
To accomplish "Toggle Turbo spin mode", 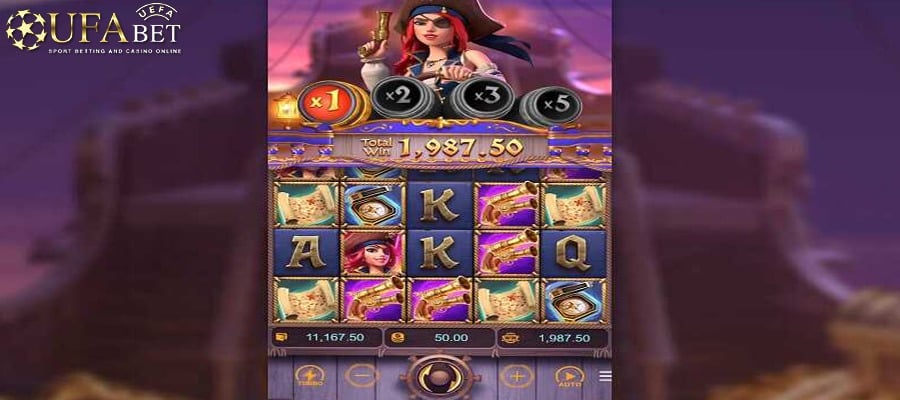I will click(x=310, y=378).
